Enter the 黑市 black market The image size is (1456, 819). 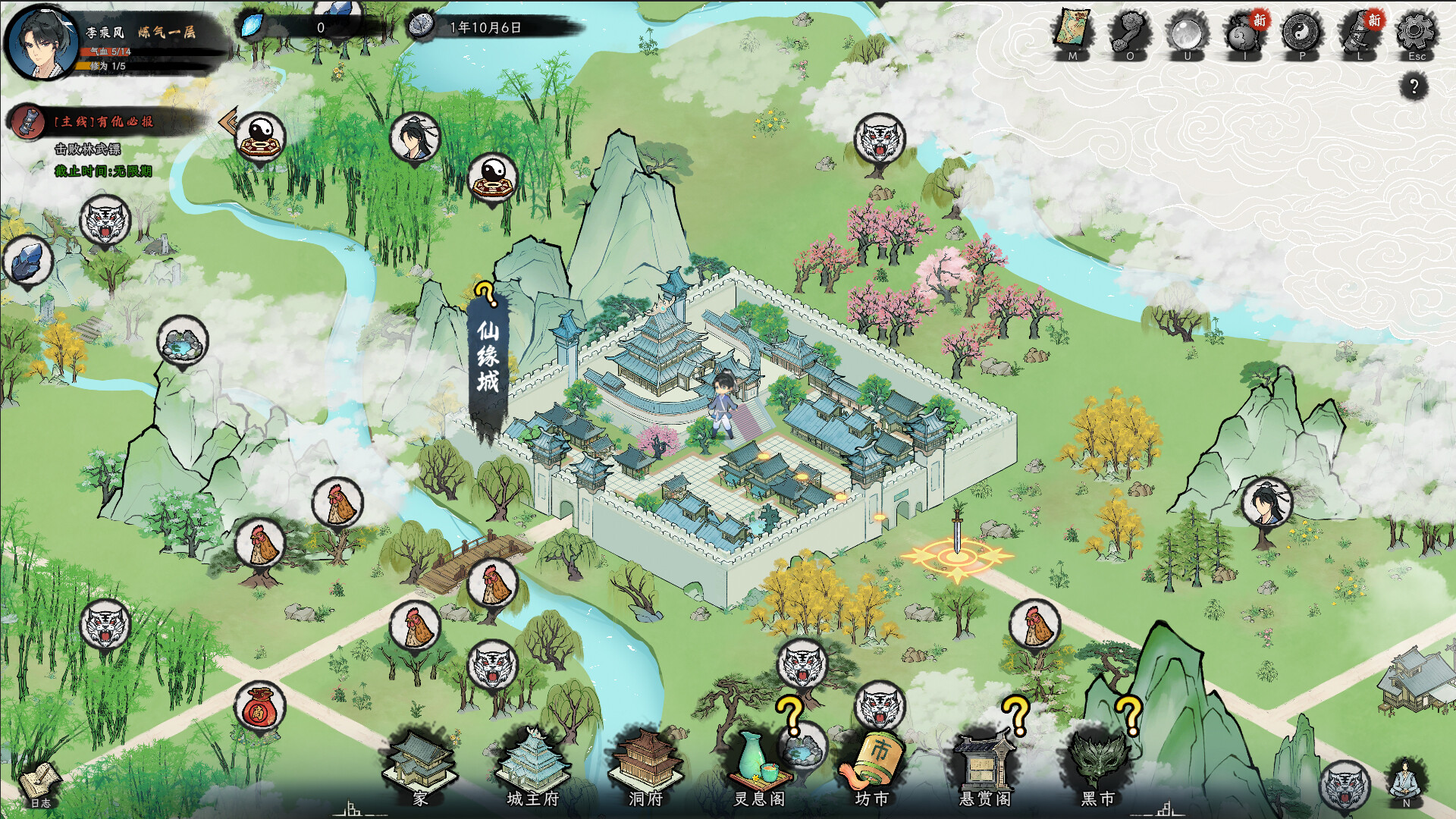[1097, 766]
